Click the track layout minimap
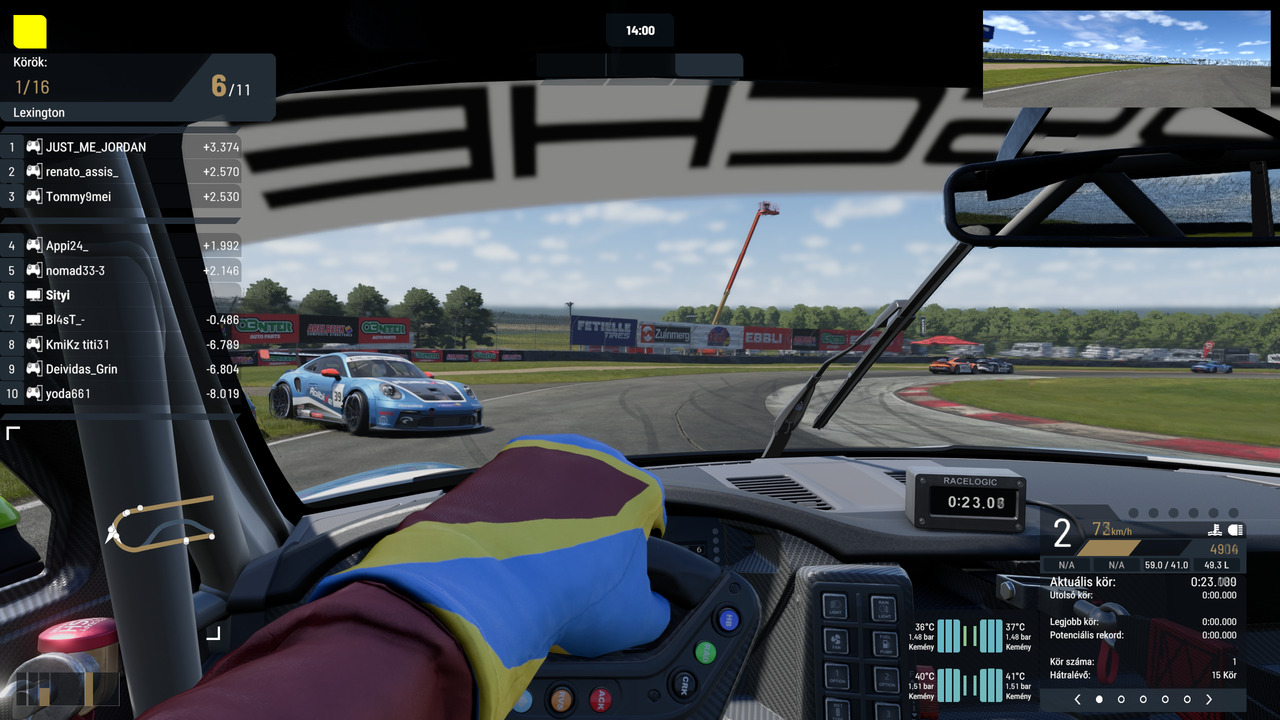Viewport: 1280px width, 720px height. click(x=160, y=523)
